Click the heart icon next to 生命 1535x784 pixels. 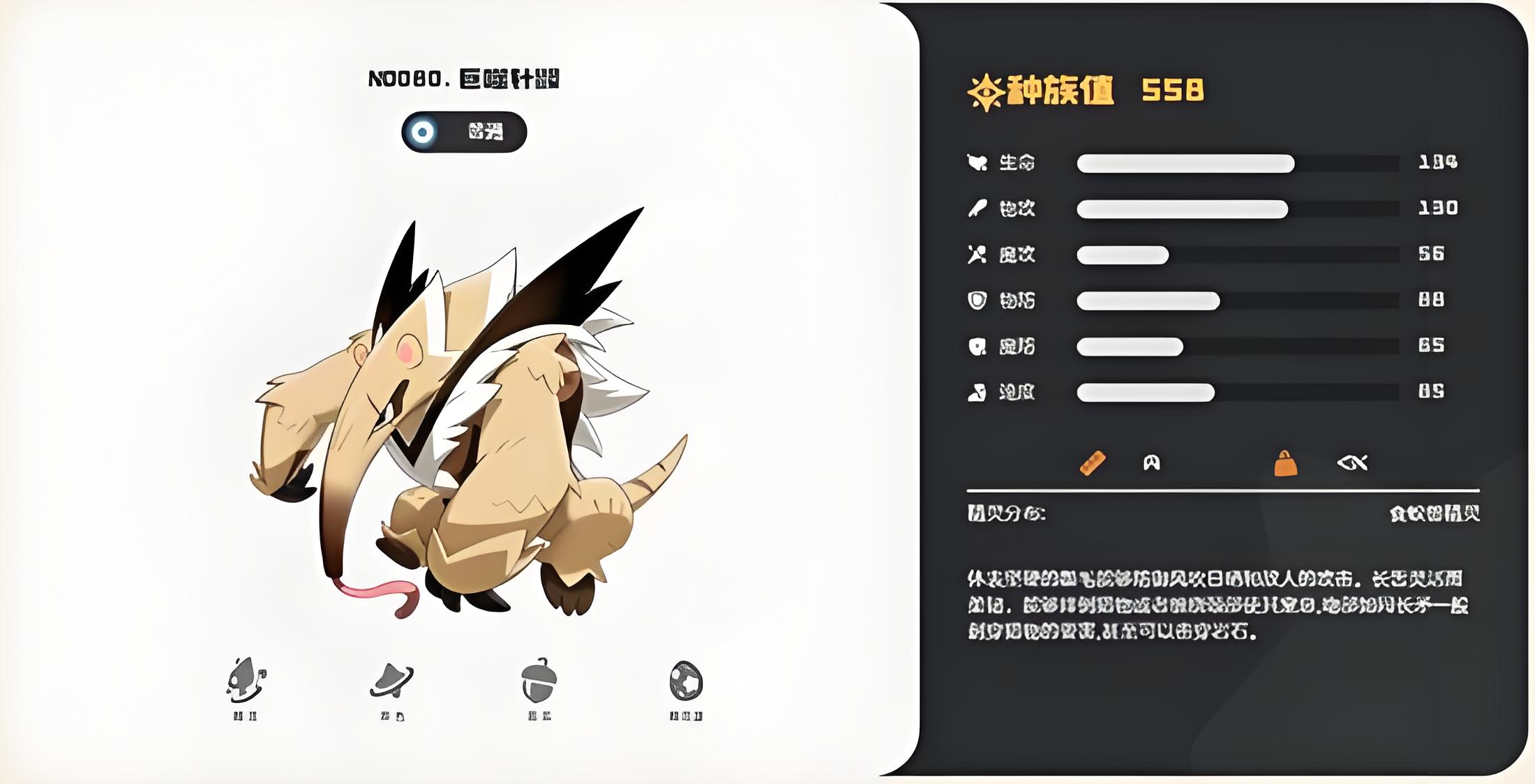coord(977,162)
